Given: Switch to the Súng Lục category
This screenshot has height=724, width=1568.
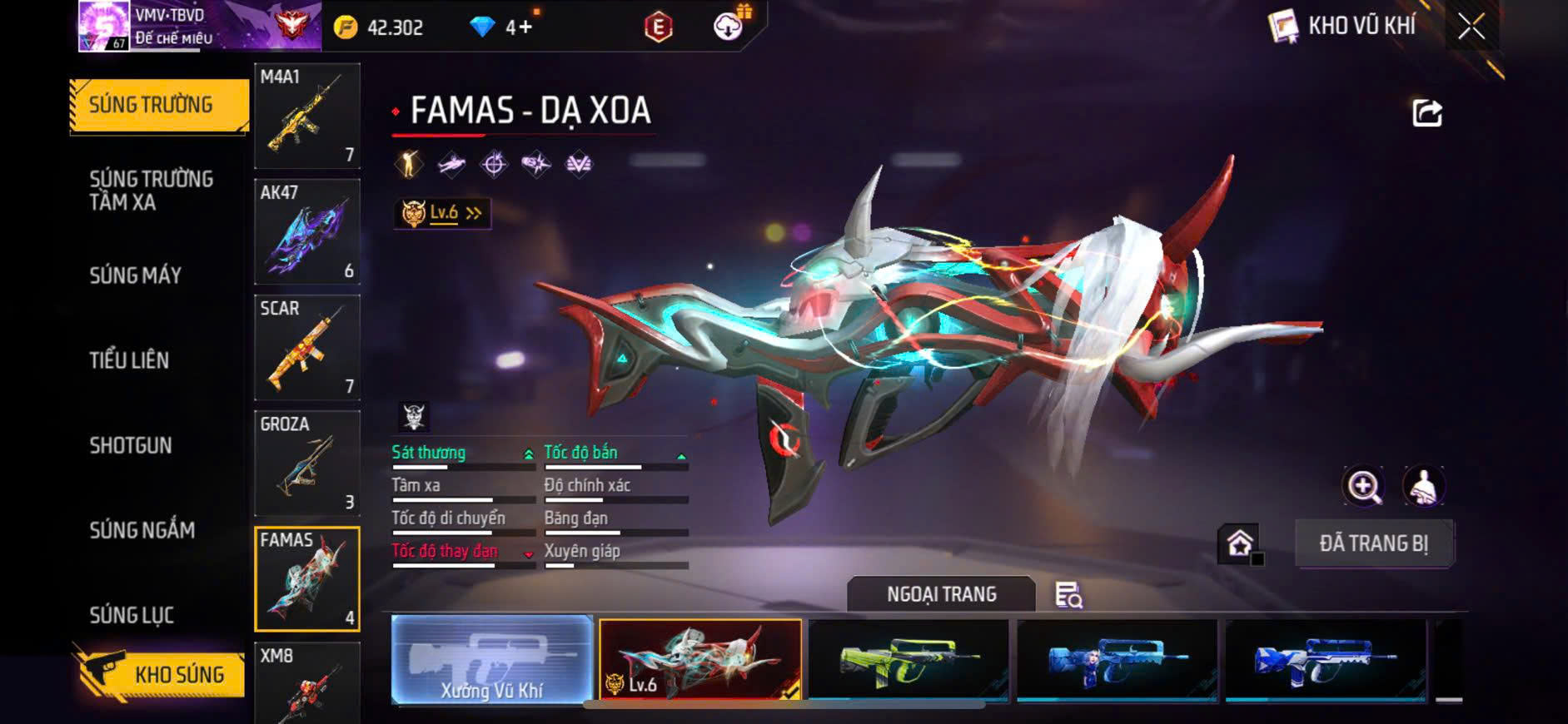Looking at the screenshot, I should (132, 615).
